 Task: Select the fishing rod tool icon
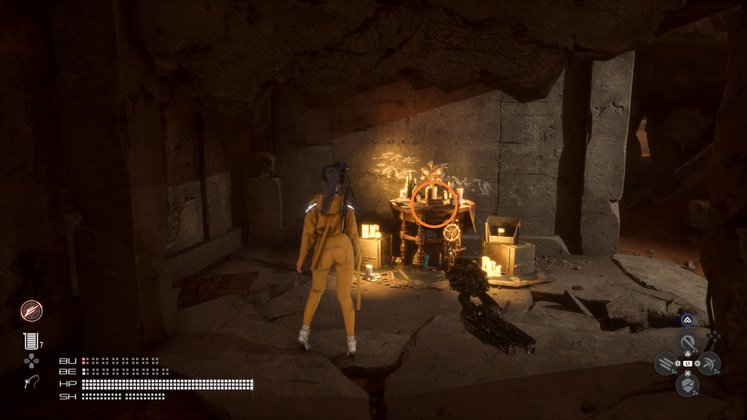[x=29, y=383]
